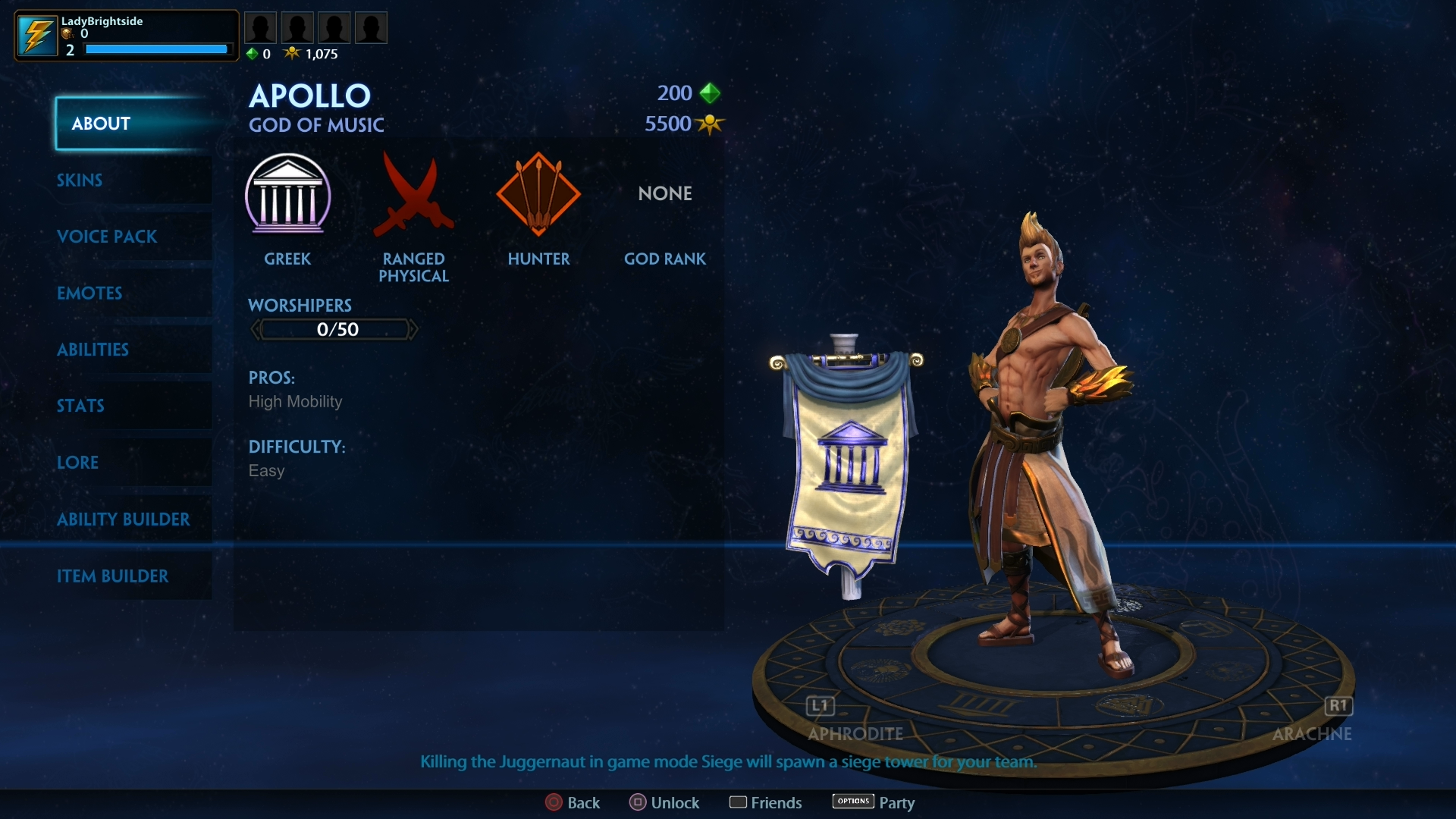Image resolution: width=1456 pixels, height=819 pixels.
Task: Click the favor icon next to 5500
Action: point(710,124)
